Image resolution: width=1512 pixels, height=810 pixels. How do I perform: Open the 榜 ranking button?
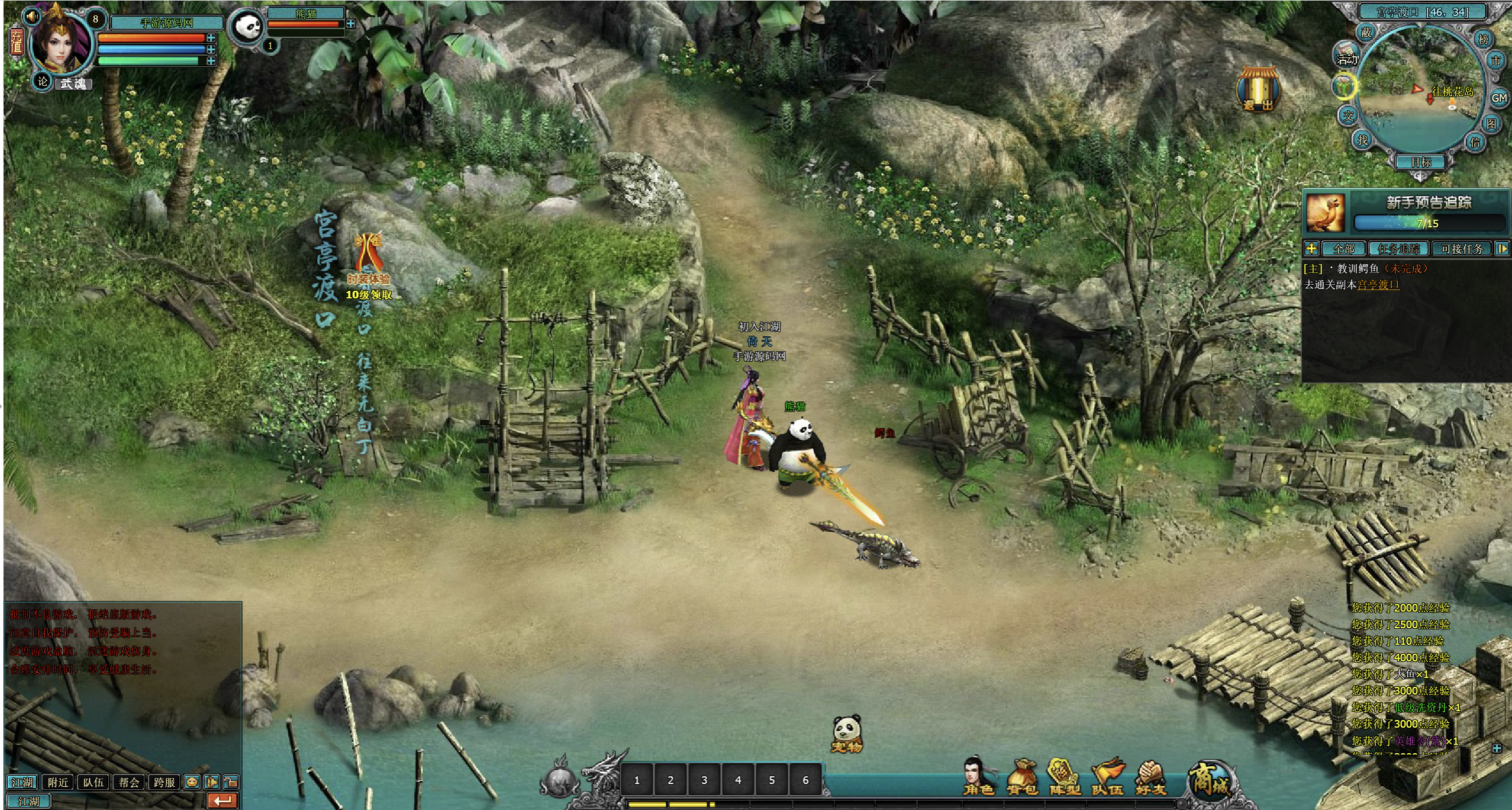1484,40
